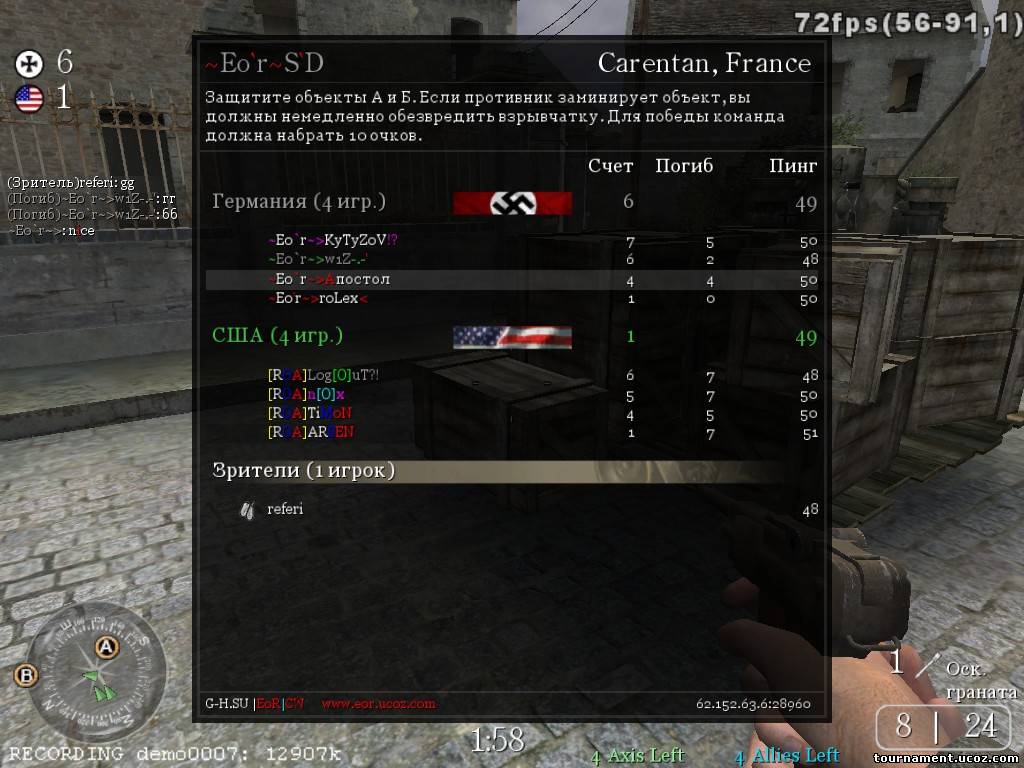Click the Пинг column header
Screen dimensions: 1024x768
point(793,166)
